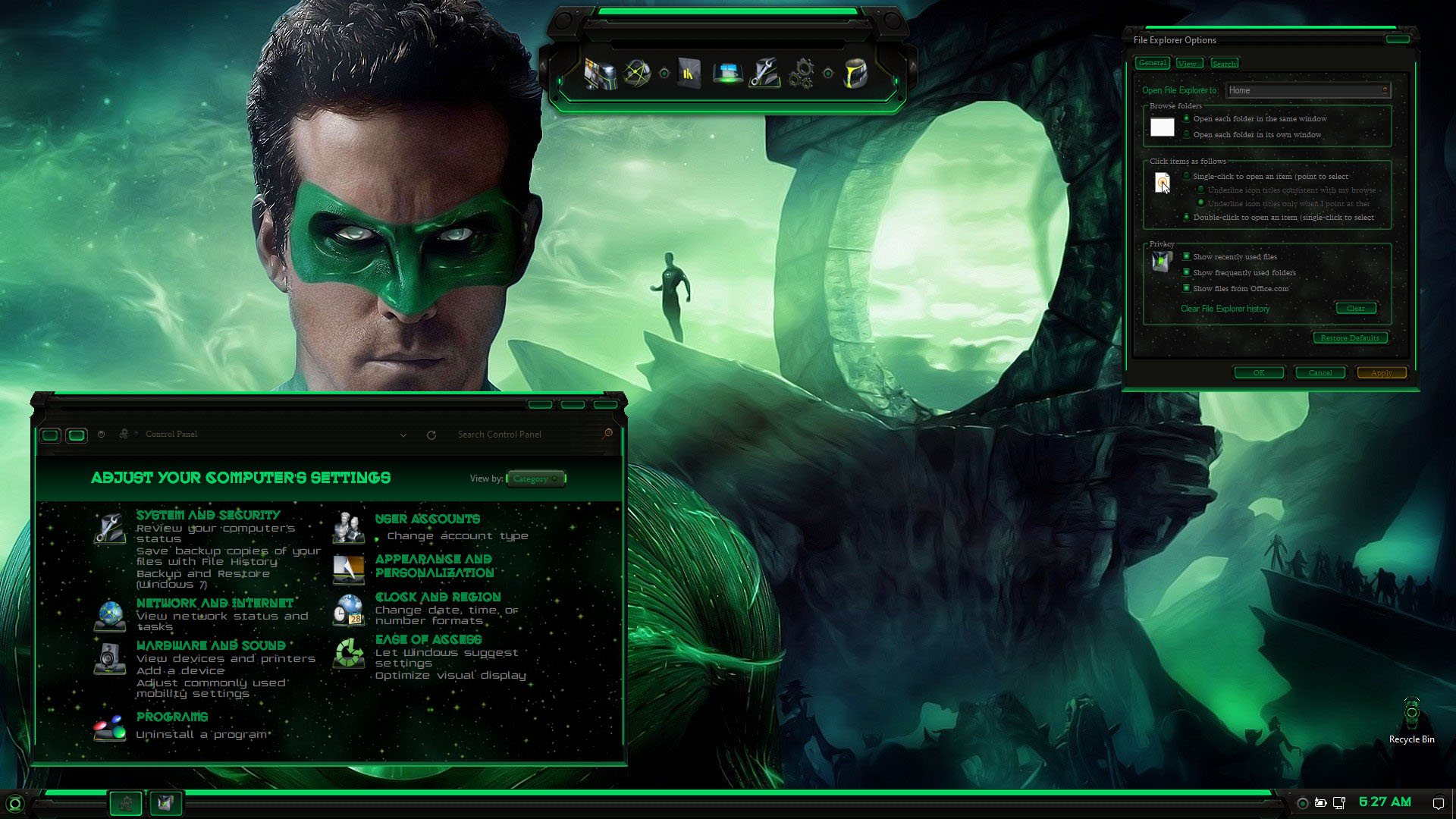Click the Restore Defaults button
This screenshot has height=819, width=1456.
pyautogui.click(x=1350, y=338)
